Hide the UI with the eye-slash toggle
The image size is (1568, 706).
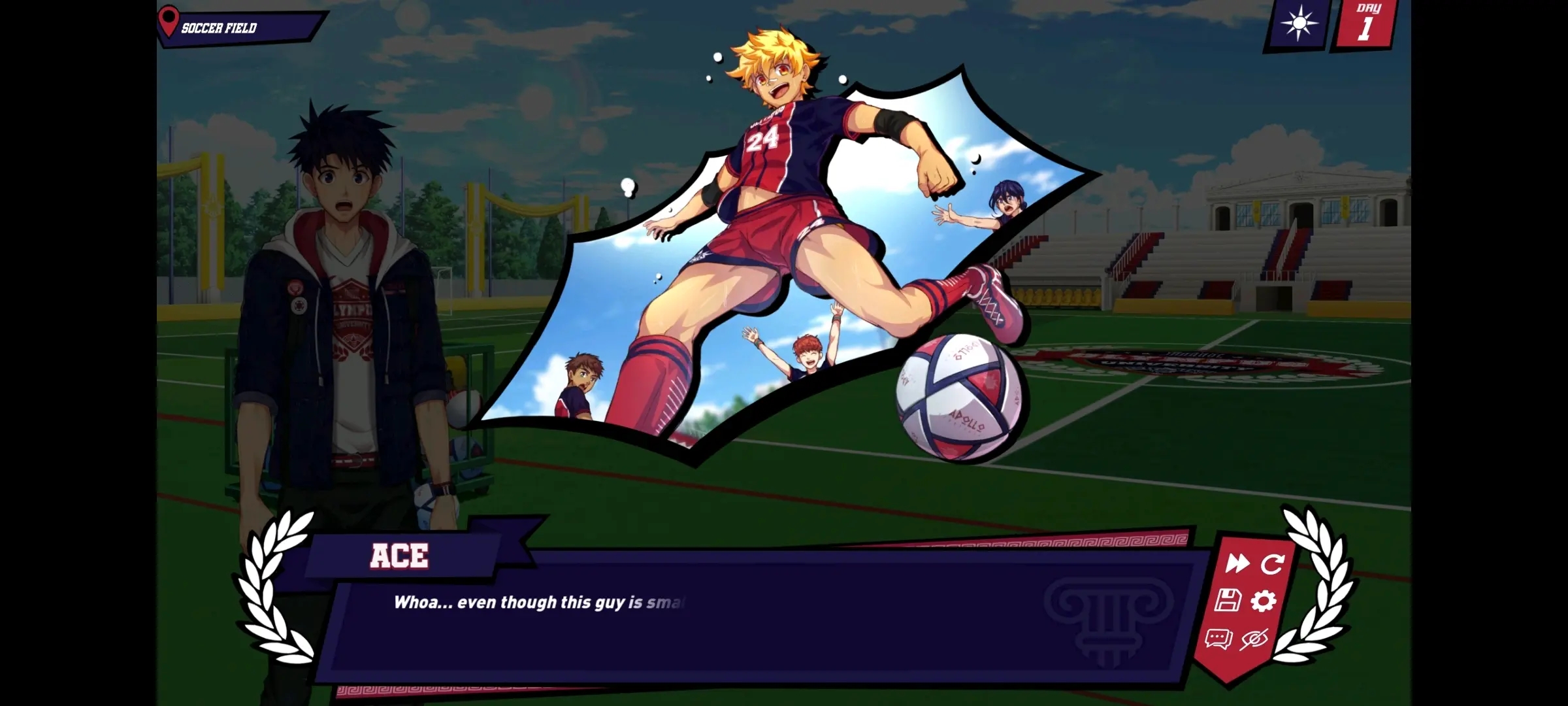pyautogui.click(x=1255, y=641)
